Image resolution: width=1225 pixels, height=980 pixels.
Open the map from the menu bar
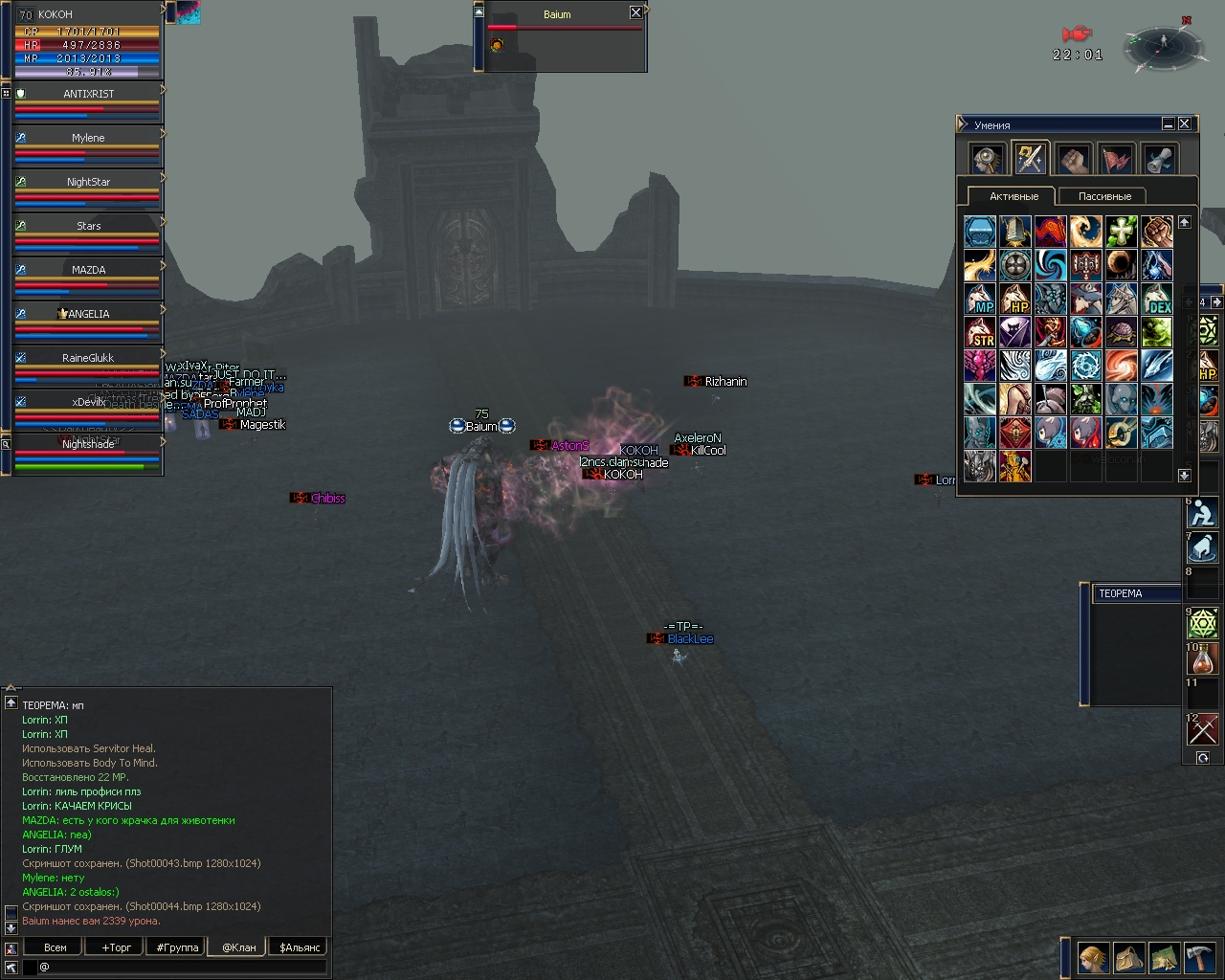pyautogui.click(x=1164, y=957)
